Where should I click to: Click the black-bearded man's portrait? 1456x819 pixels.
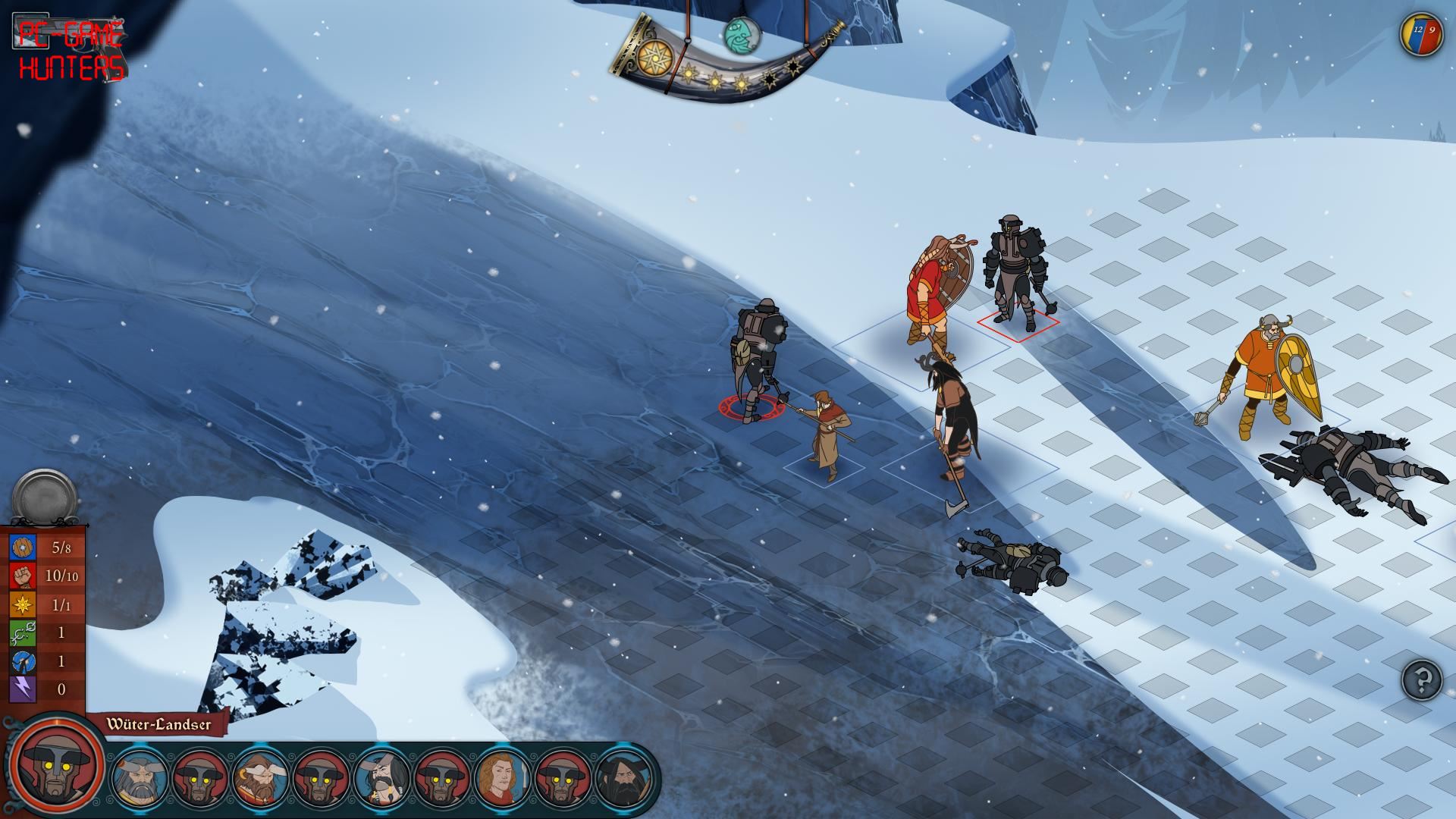point(625,778)
